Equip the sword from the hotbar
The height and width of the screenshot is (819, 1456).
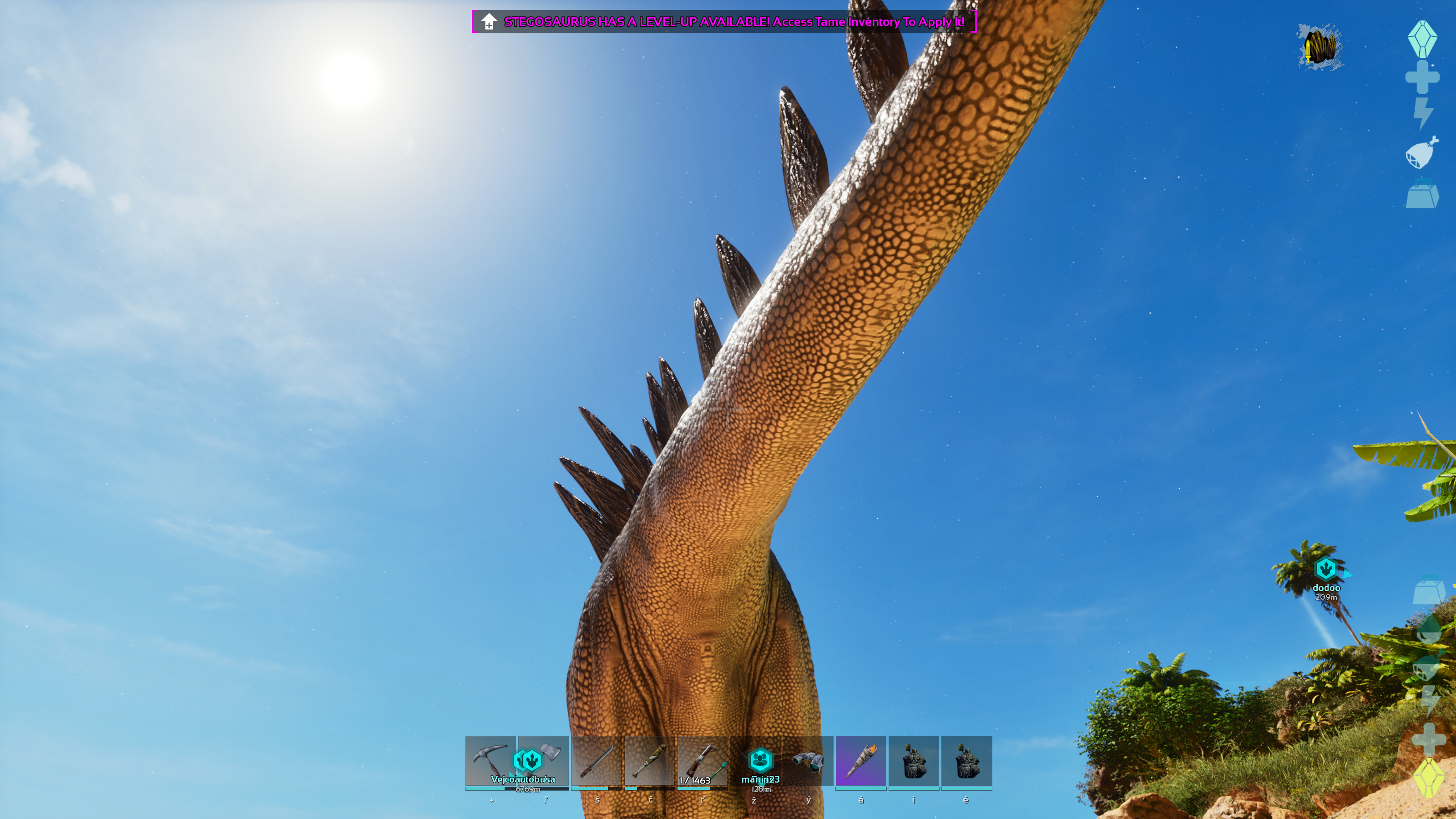[597, 761]
